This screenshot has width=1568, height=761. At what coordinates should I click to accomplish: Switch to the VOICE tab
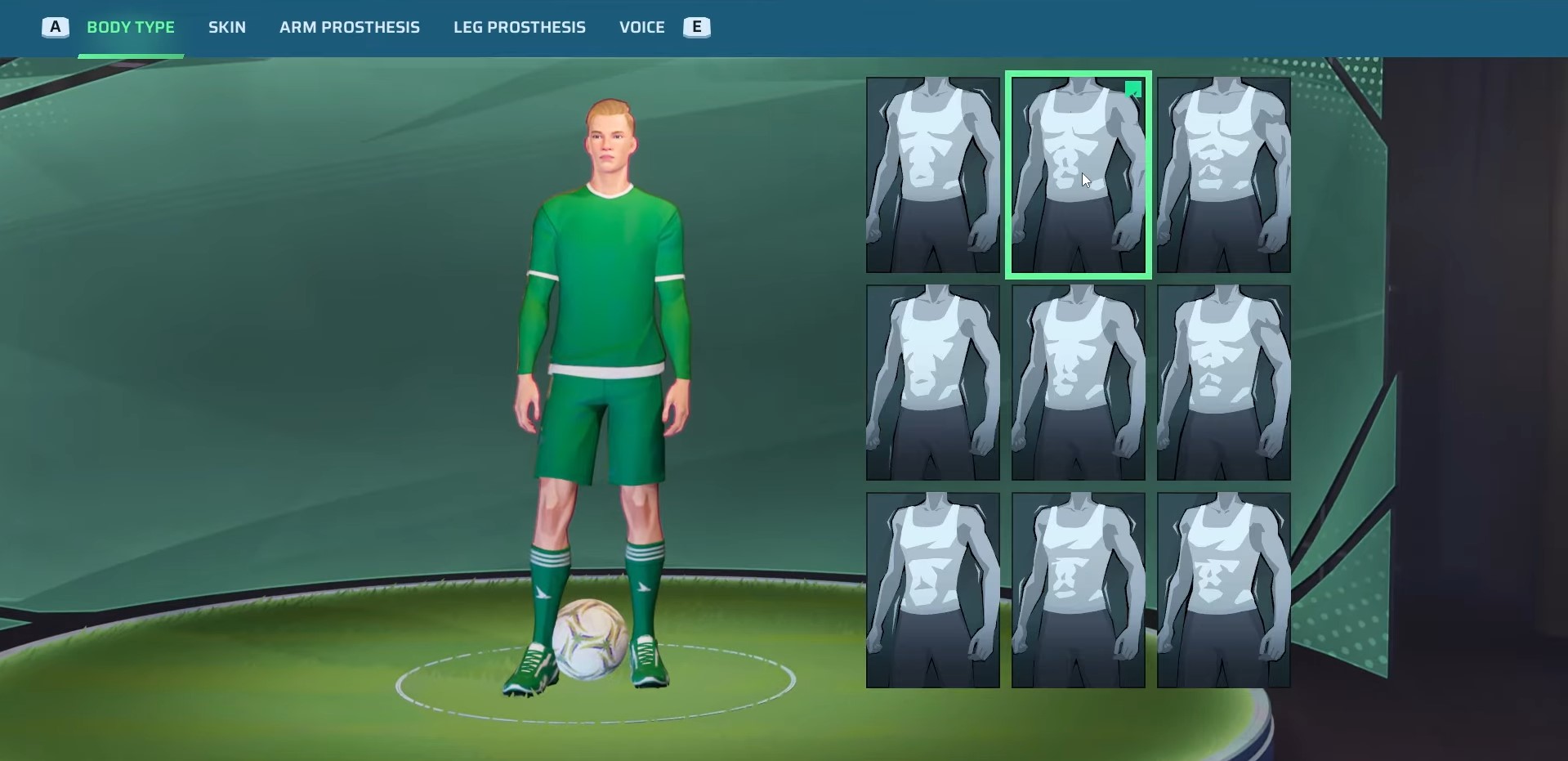point(641,27)
